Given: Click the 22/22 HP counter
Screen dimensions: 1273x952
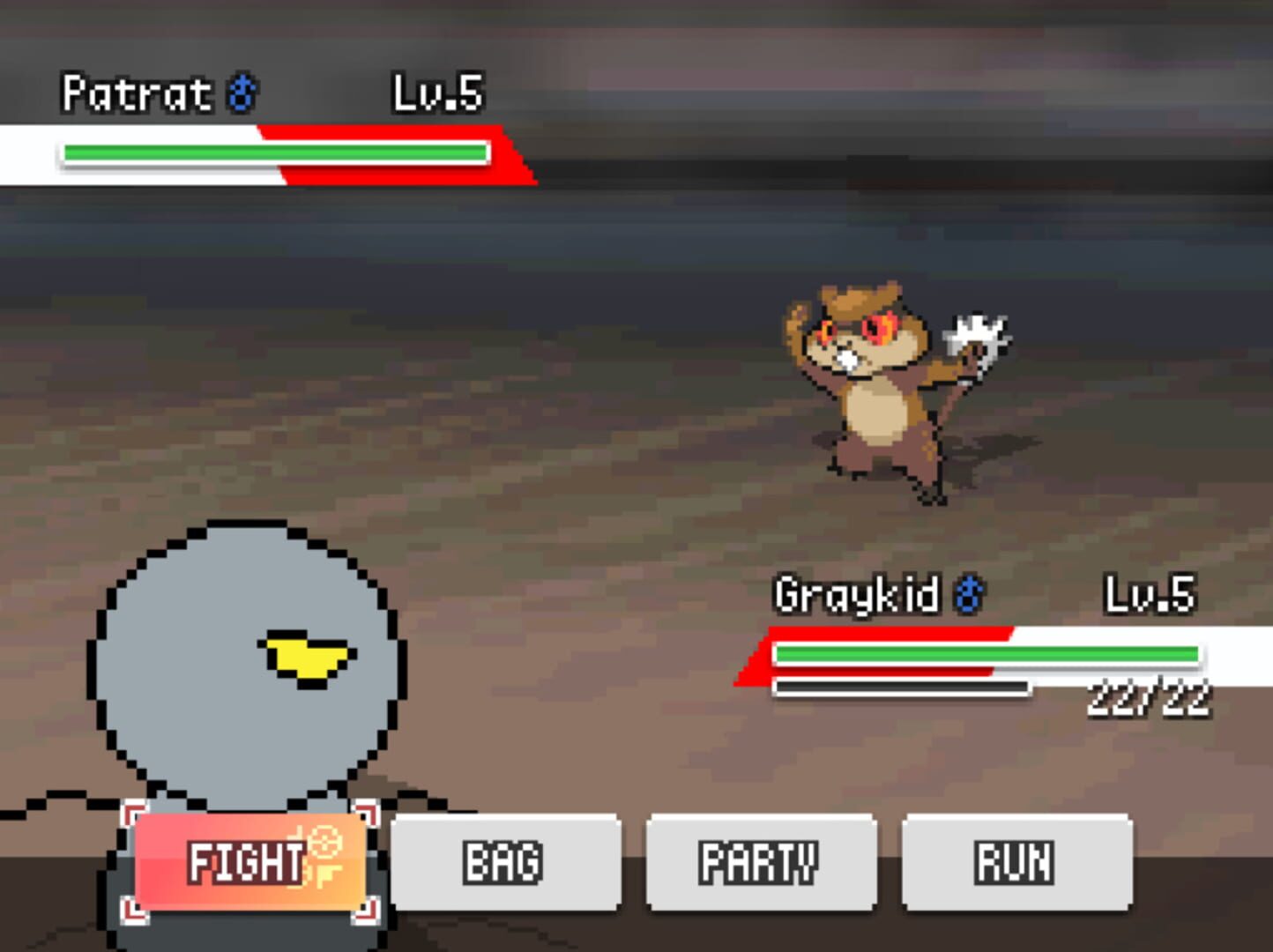Looking at the screenshot, I should [1150, 696].
